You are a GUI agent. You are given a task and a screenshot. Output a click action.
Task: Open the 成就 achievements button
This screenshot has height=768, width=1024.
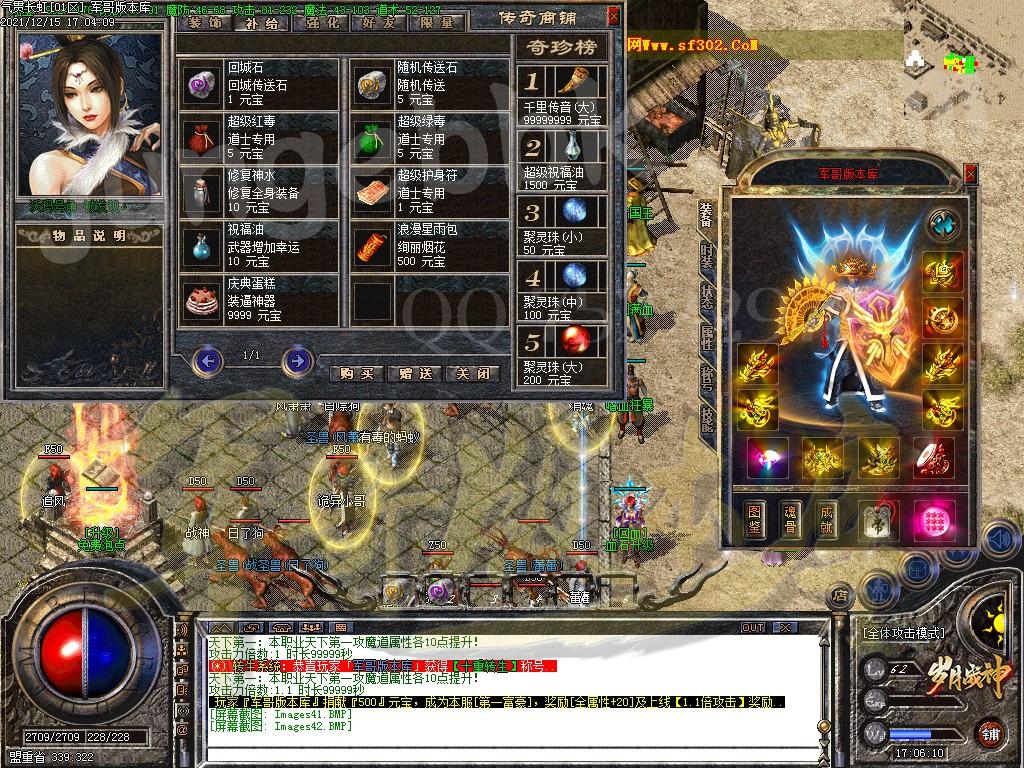click(x=827, y=520)
